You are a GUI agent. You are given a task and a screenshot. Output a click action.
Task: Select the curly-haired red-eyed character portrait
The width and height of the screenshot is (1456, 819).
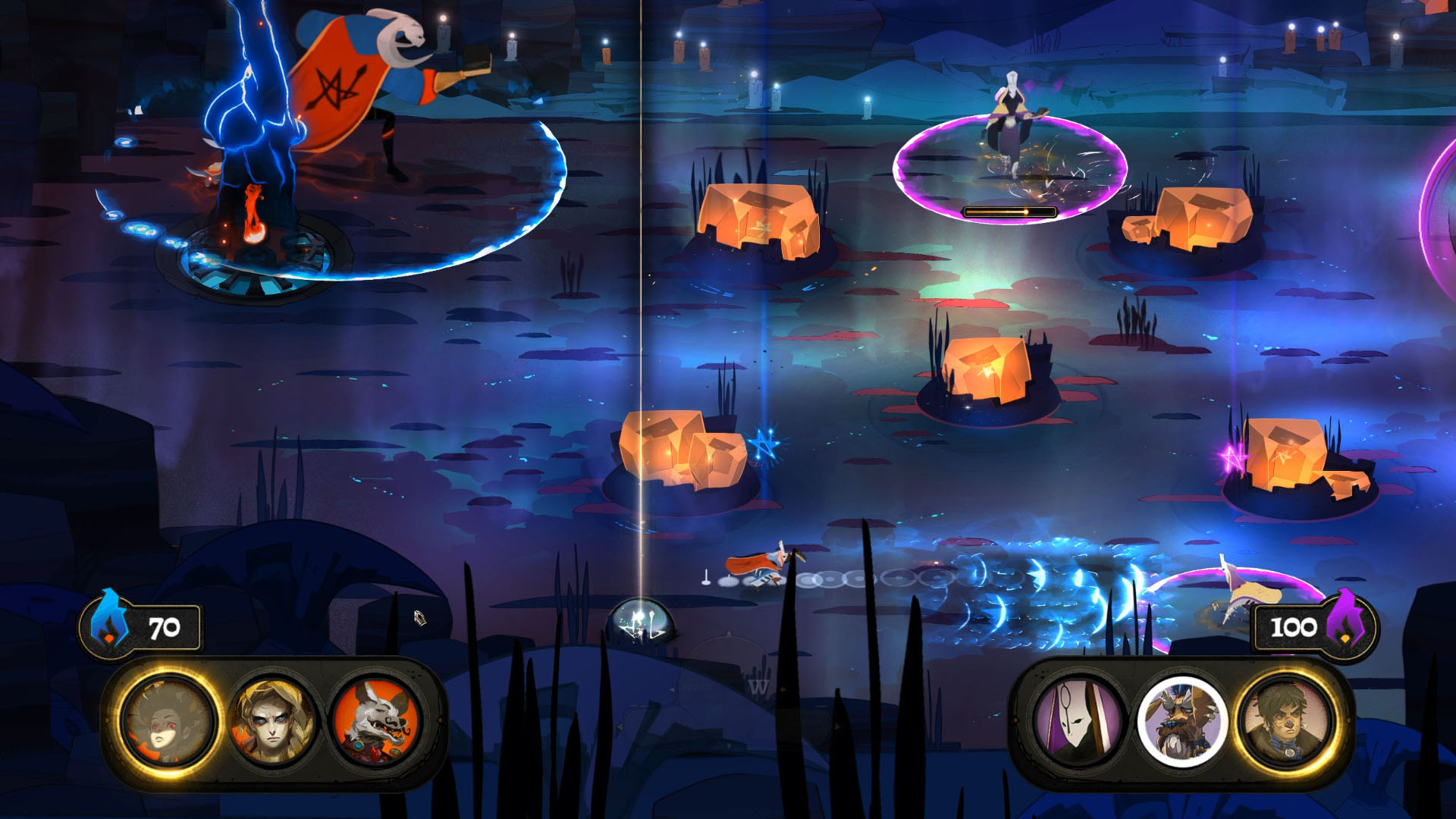point(168,722)
